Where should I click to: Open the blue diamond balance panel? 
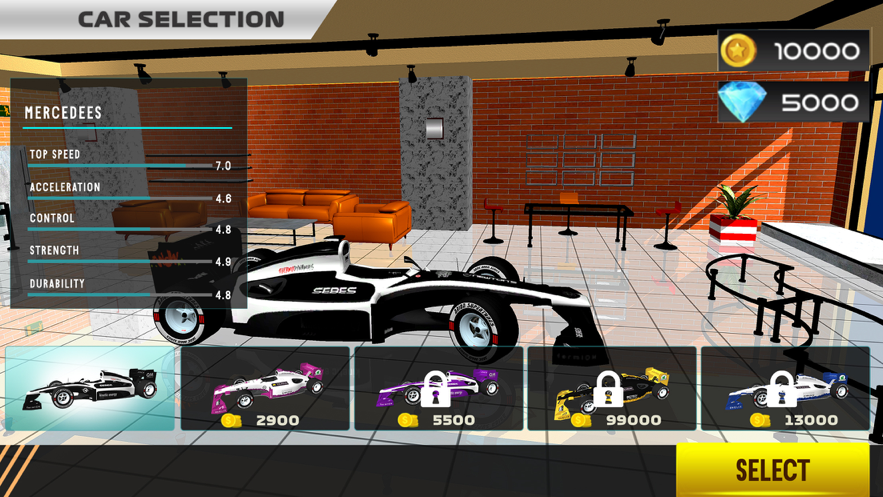[793, 102]
